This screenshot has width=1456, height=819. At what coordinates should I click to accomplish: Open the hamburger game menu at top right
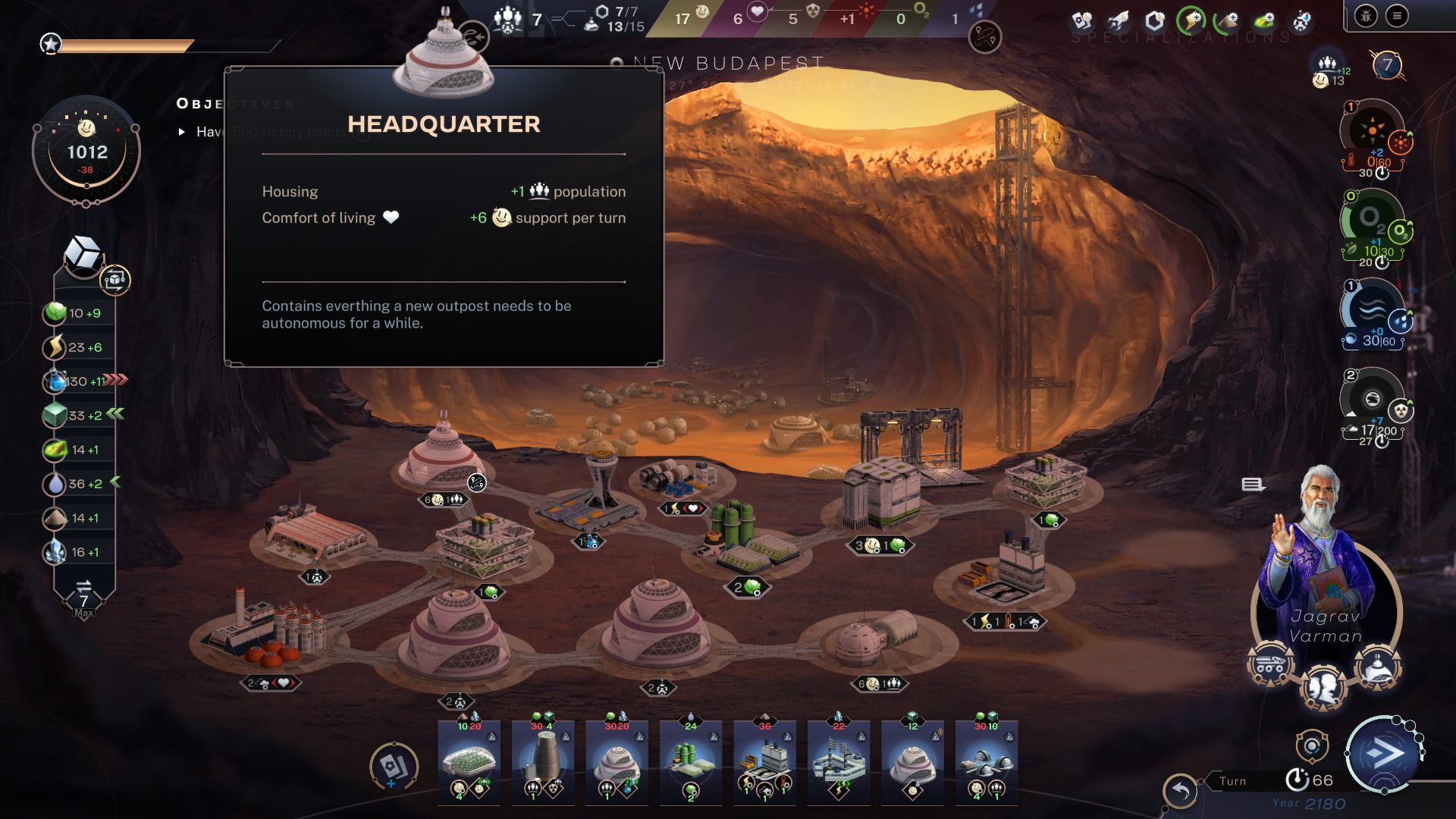1396,15
